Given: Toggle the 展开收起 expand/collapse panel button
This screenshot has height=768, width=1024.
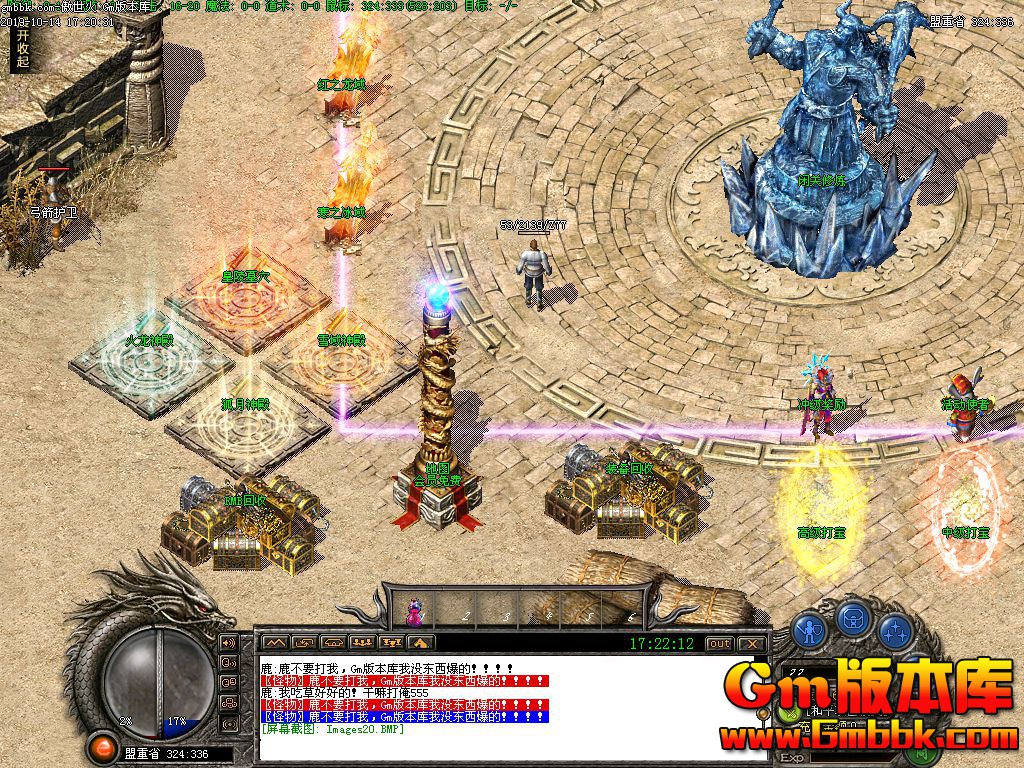Looking at the screenshot, I should tap(22, 48).
